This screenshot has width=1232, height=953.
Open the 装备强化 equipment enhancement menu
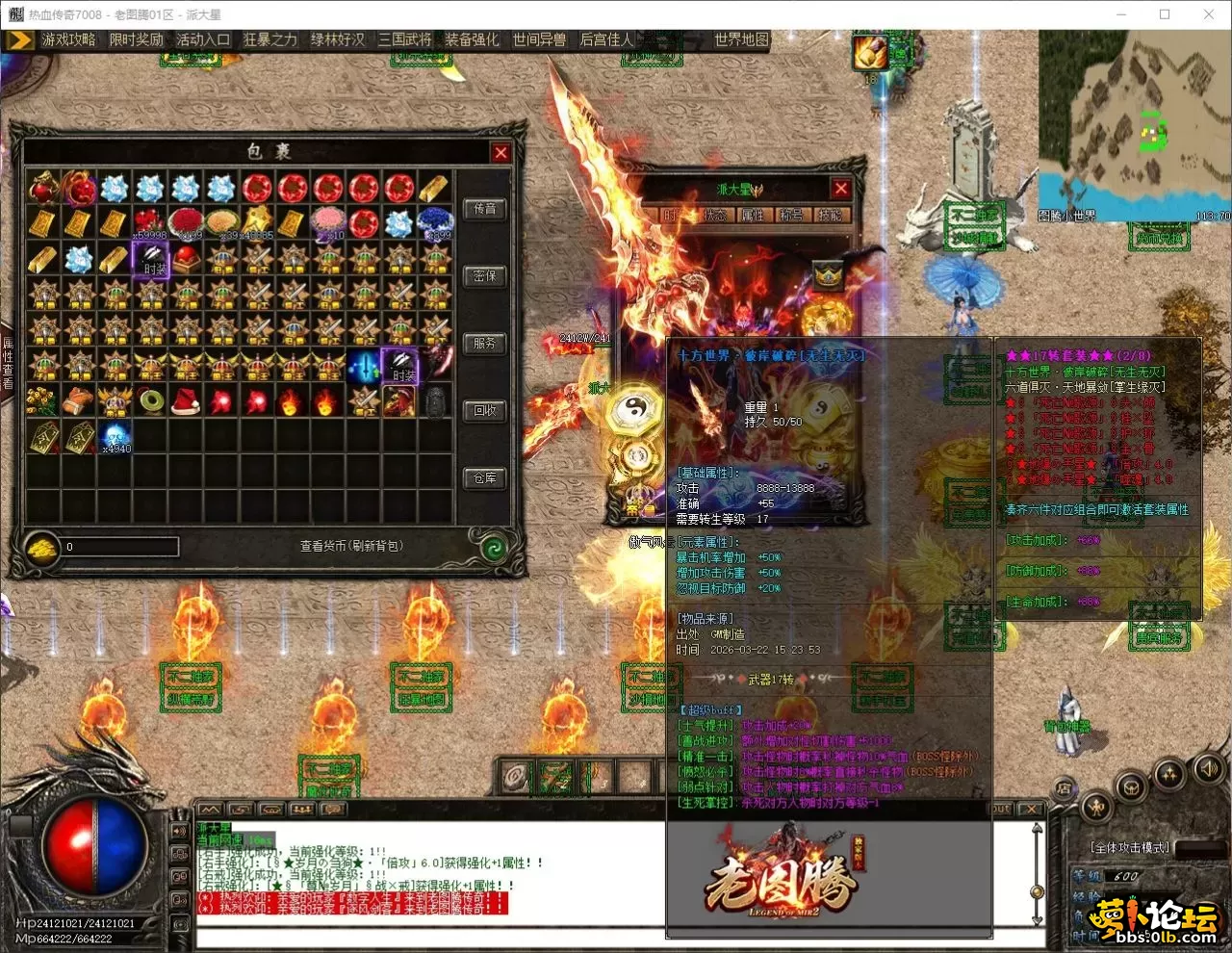pos(472,39)
